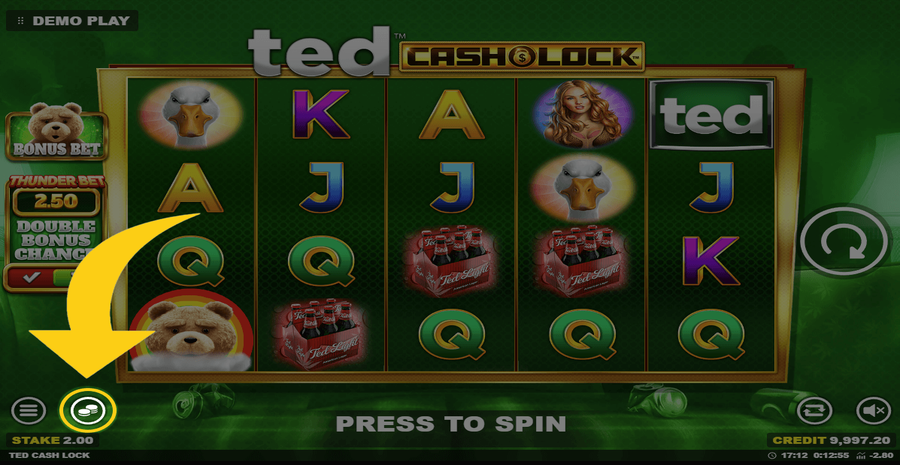
Task: Toggle the muted sound speaker icon
Action: point(872,409)
